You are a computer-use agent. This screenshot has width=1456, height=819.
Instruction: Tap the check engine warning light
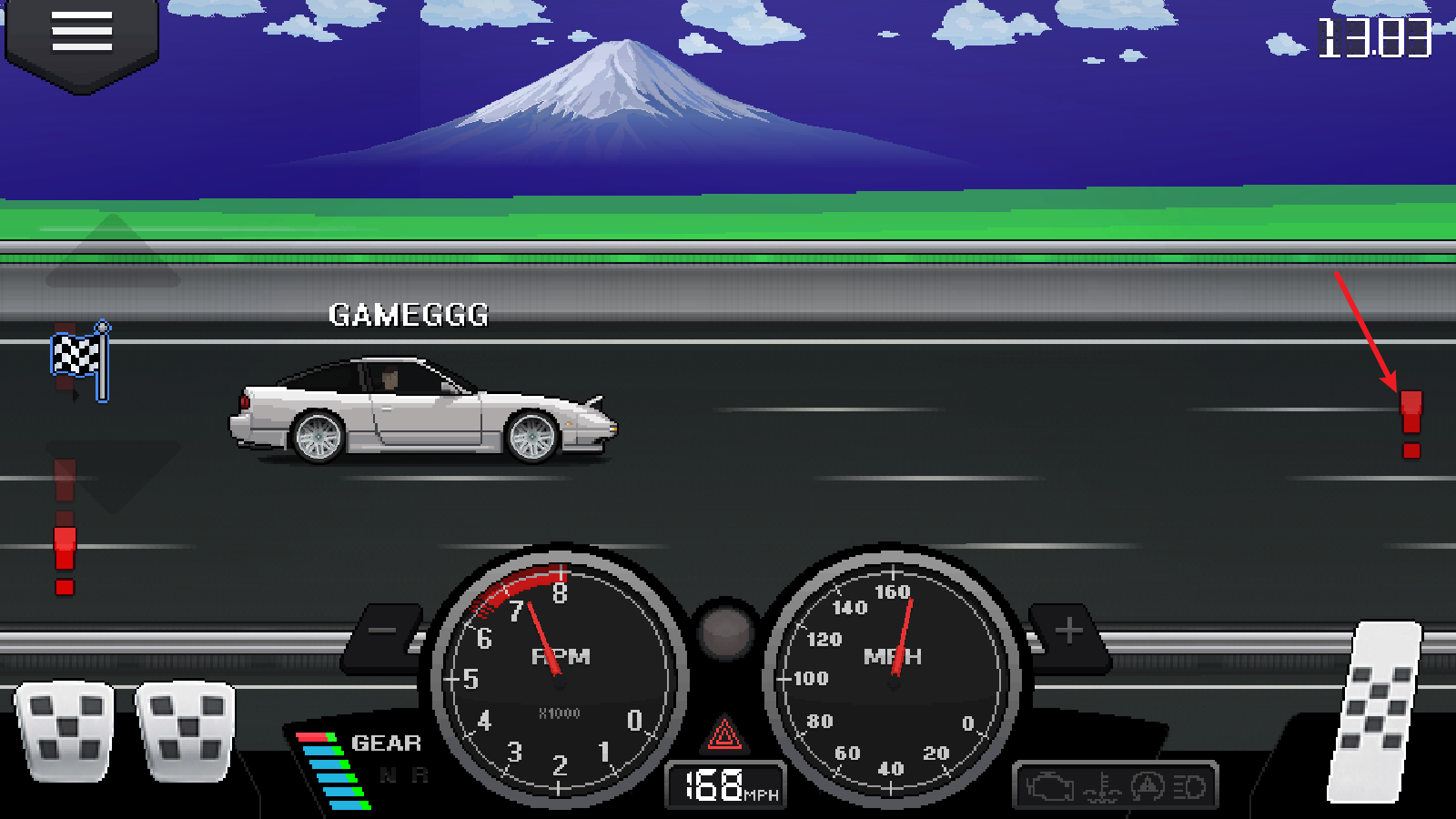(x=1048, y=786)
